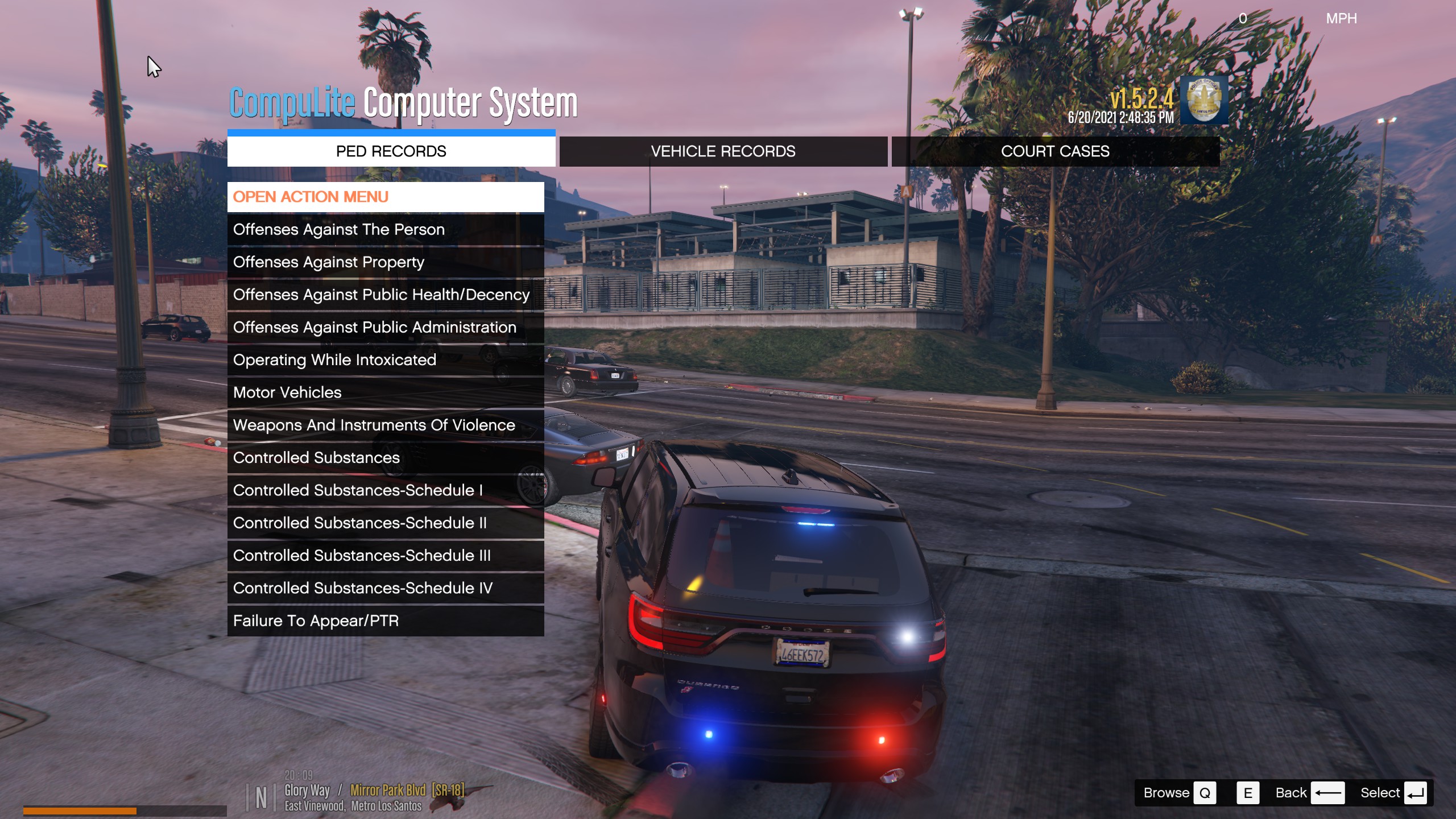This screenshot has height=819, width=1456.
Task: Choose Controlled Substances-Schedule III
Action: tap(386, 556)
